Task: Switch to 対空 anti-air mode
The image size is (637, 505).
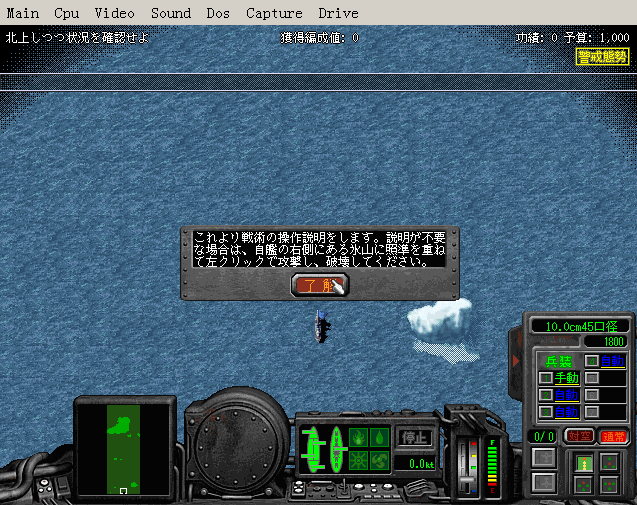Action: pos(579,436)
